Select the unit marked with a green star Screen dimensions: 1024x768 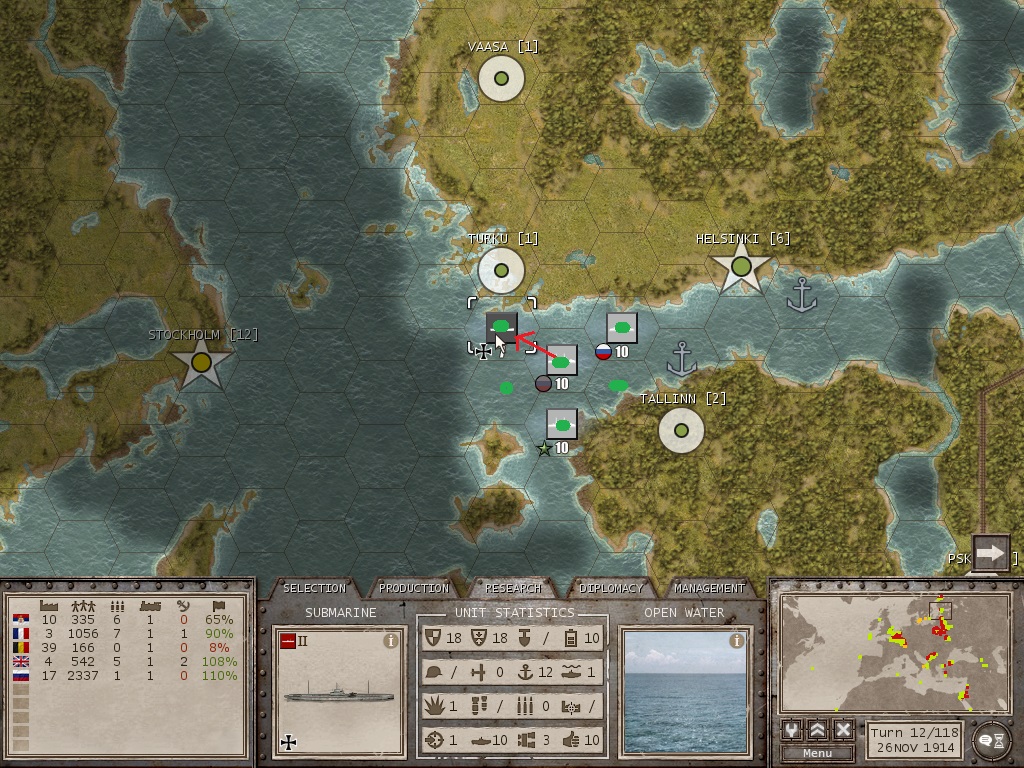(x=562, y=425)
